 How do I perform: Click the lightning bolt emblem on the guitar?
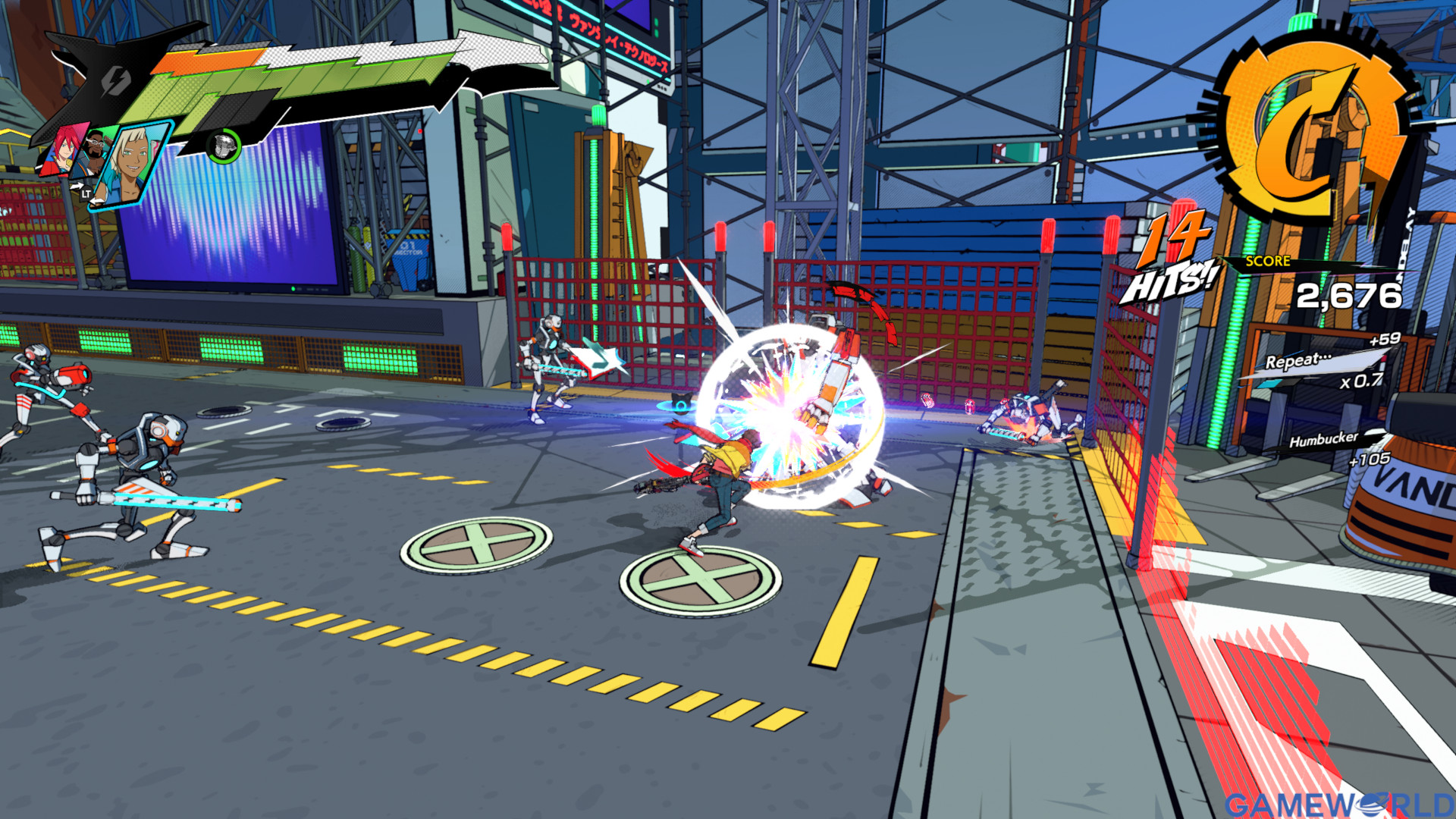click(116, 80)
